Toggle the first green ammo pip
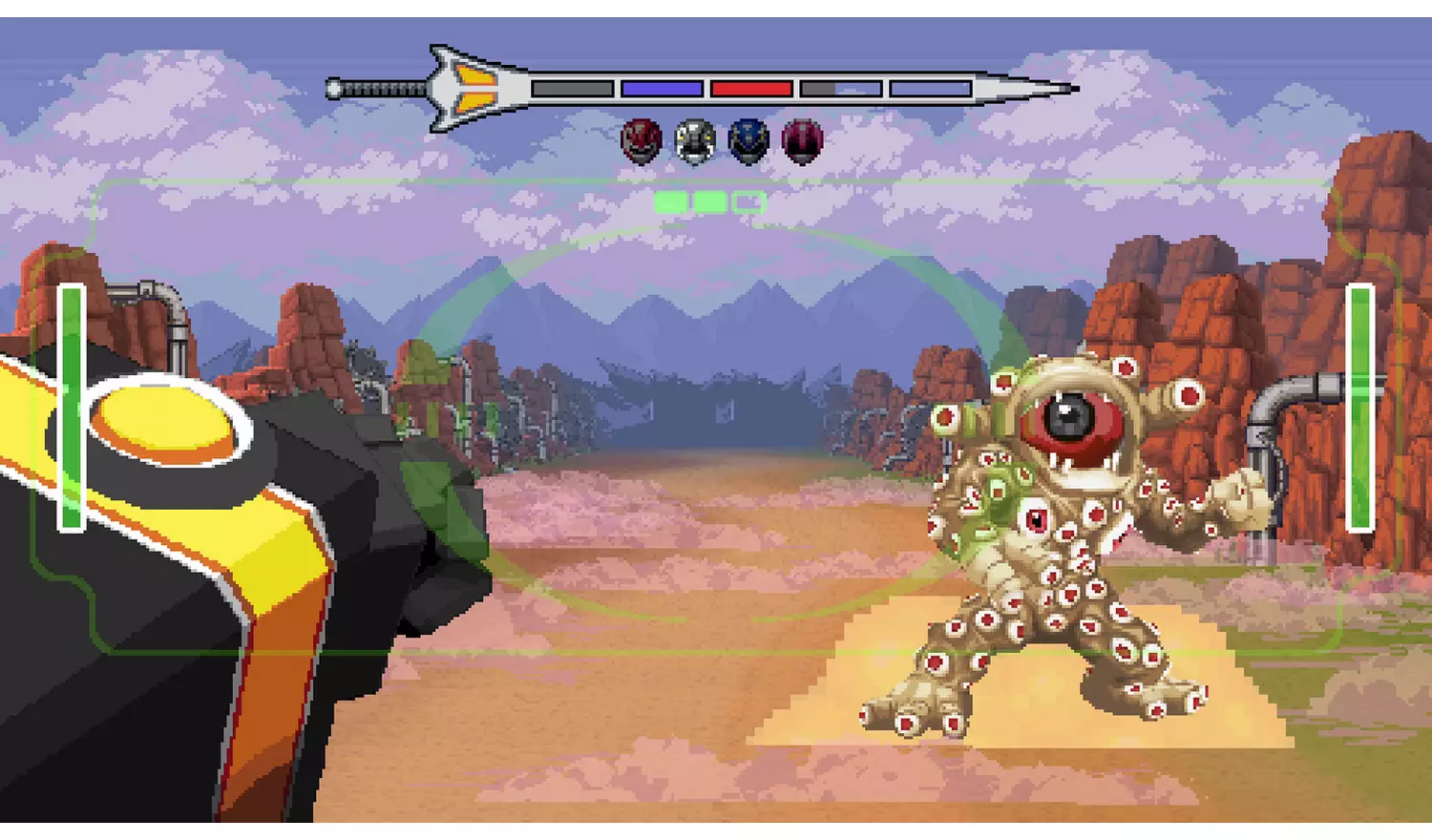1432x840 pixels. click(x=671, y=201)
